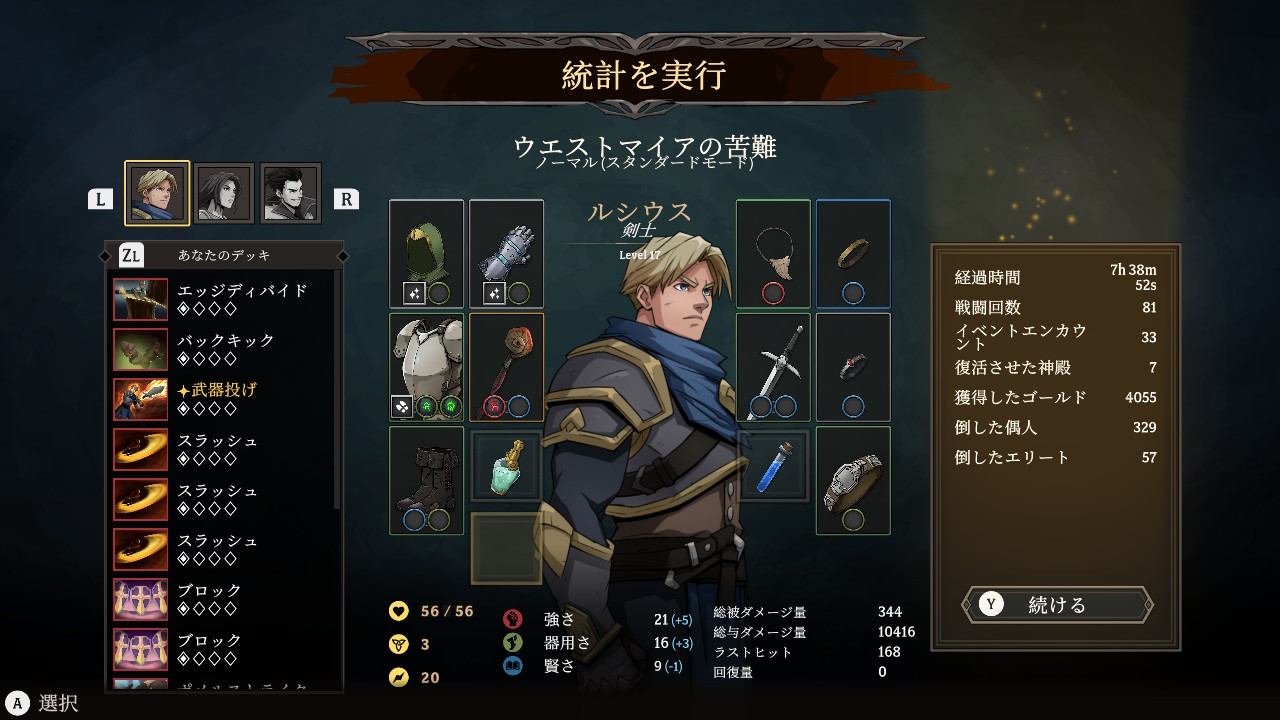Choose the バックキック card in the deck
Screen dimensions: 1280x720
(x=224, y=349)
